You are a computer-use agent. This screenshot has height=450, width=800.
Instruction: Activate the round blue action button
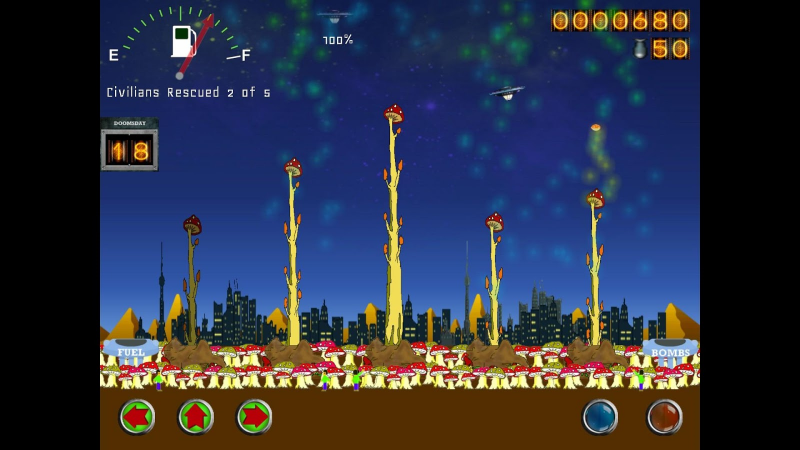600,417
